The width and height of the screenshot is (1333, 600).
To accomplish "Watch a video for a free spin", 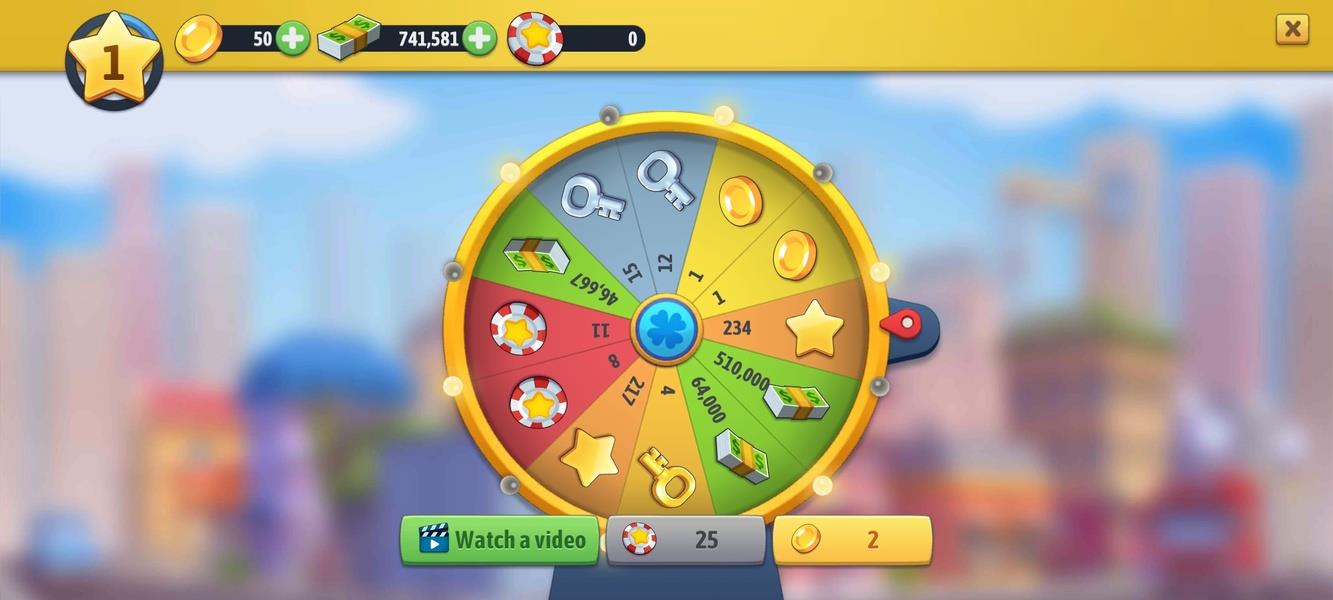I will pos(500,540).
